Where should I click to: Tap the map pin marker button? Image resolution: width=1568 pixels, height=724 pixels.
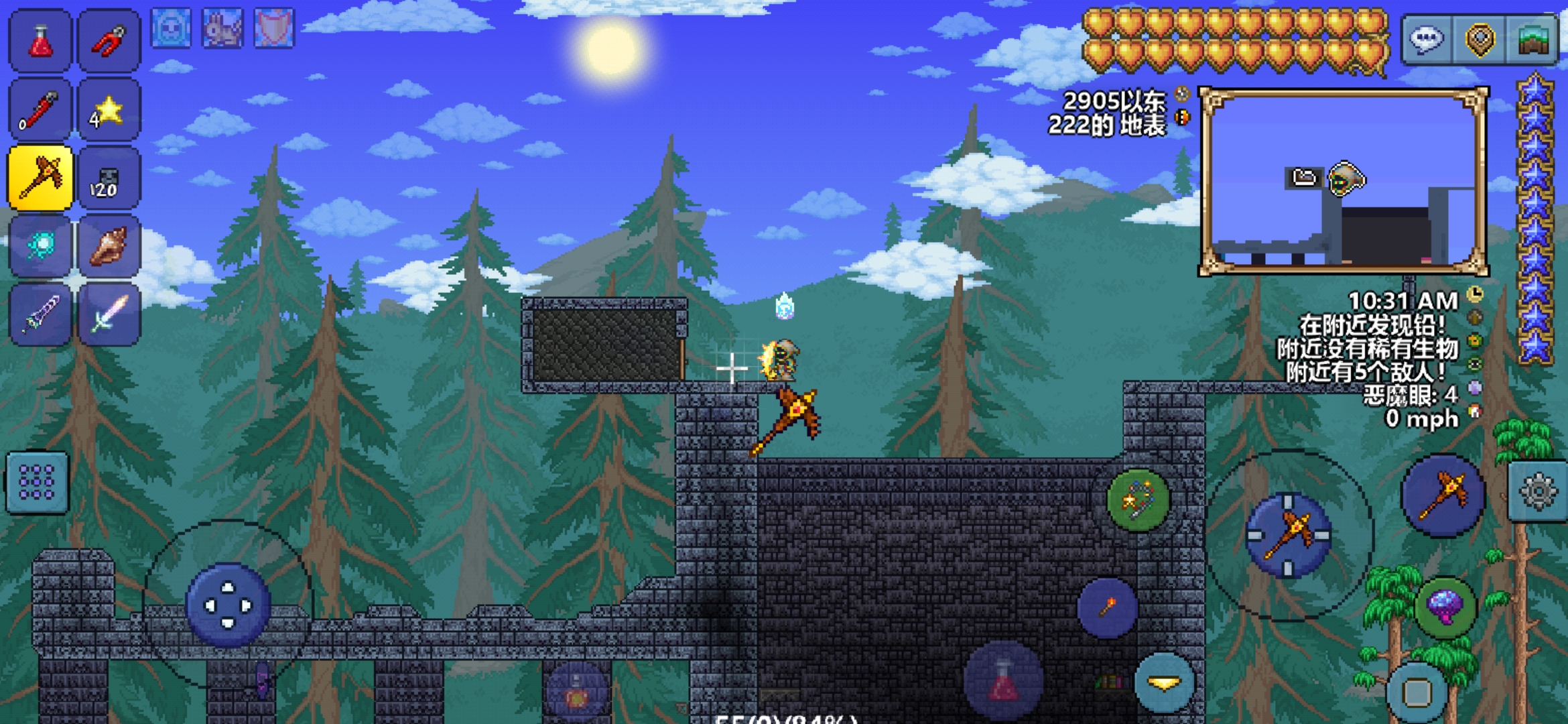pos(1480,40)
